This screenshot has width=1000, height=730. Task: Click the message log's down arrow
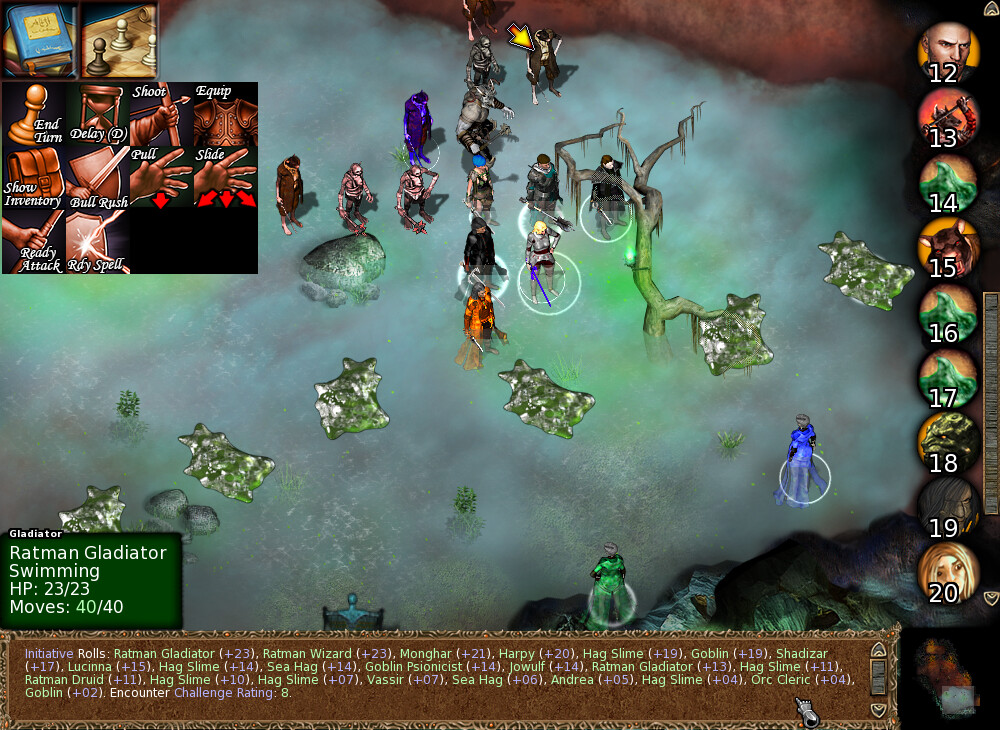point(878,709)
